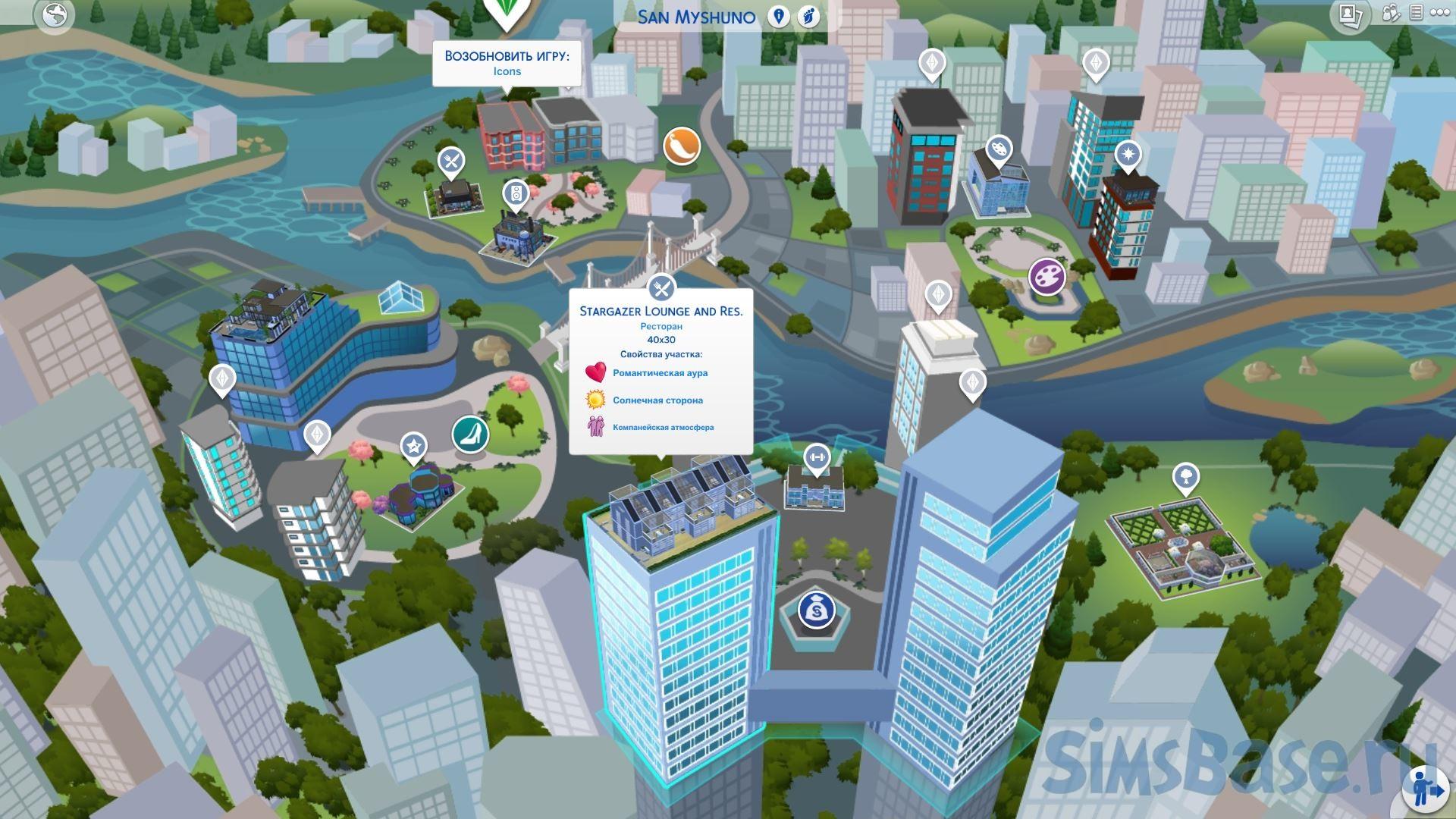Click the money bag festival icon
This screenshot has width=1456, height=819.
point(817,610)
